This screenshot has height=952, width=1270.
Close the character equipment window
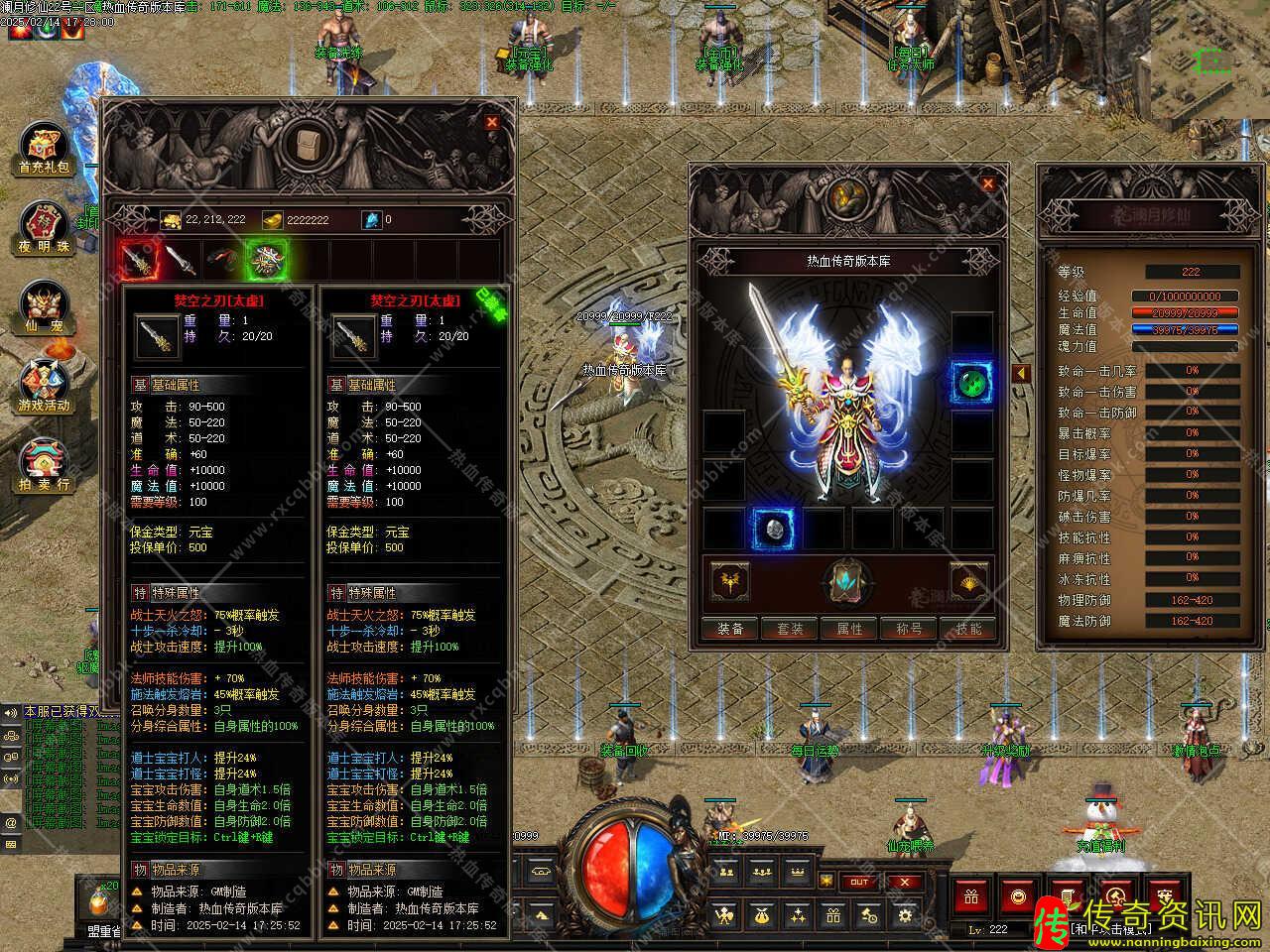(x=987, y=183)
